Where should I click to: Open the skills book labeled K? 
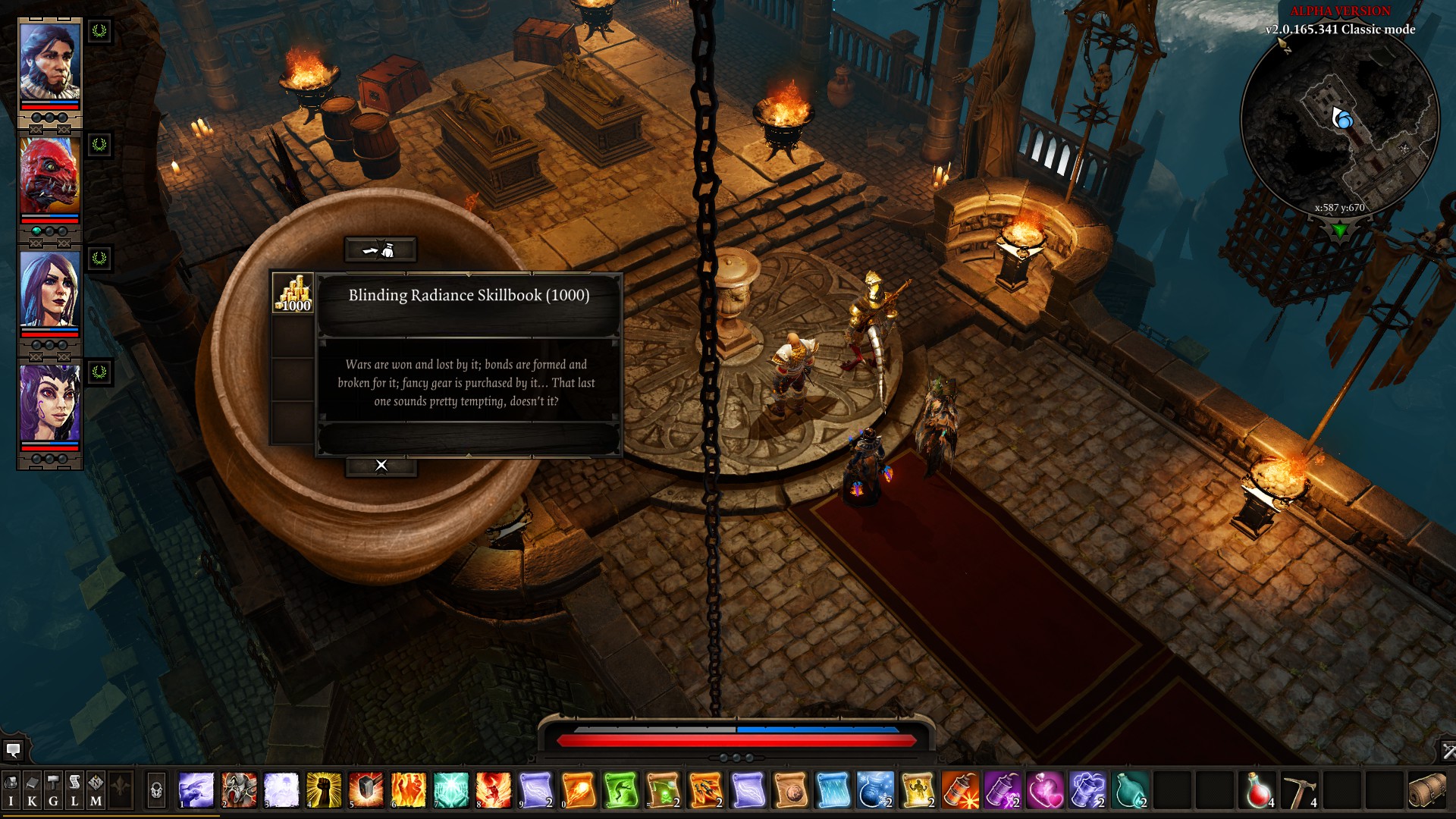32,791
